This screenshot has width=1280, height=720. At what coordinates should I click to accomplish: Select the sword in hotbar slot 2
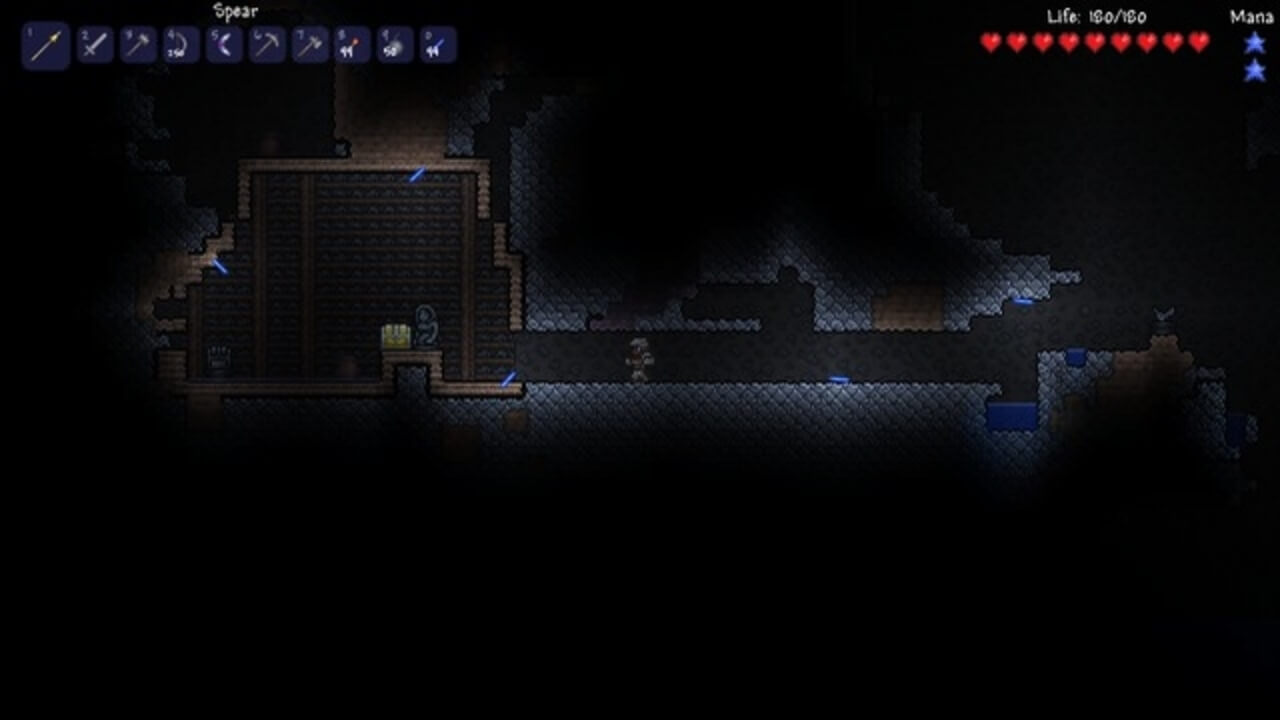(95, 43)
